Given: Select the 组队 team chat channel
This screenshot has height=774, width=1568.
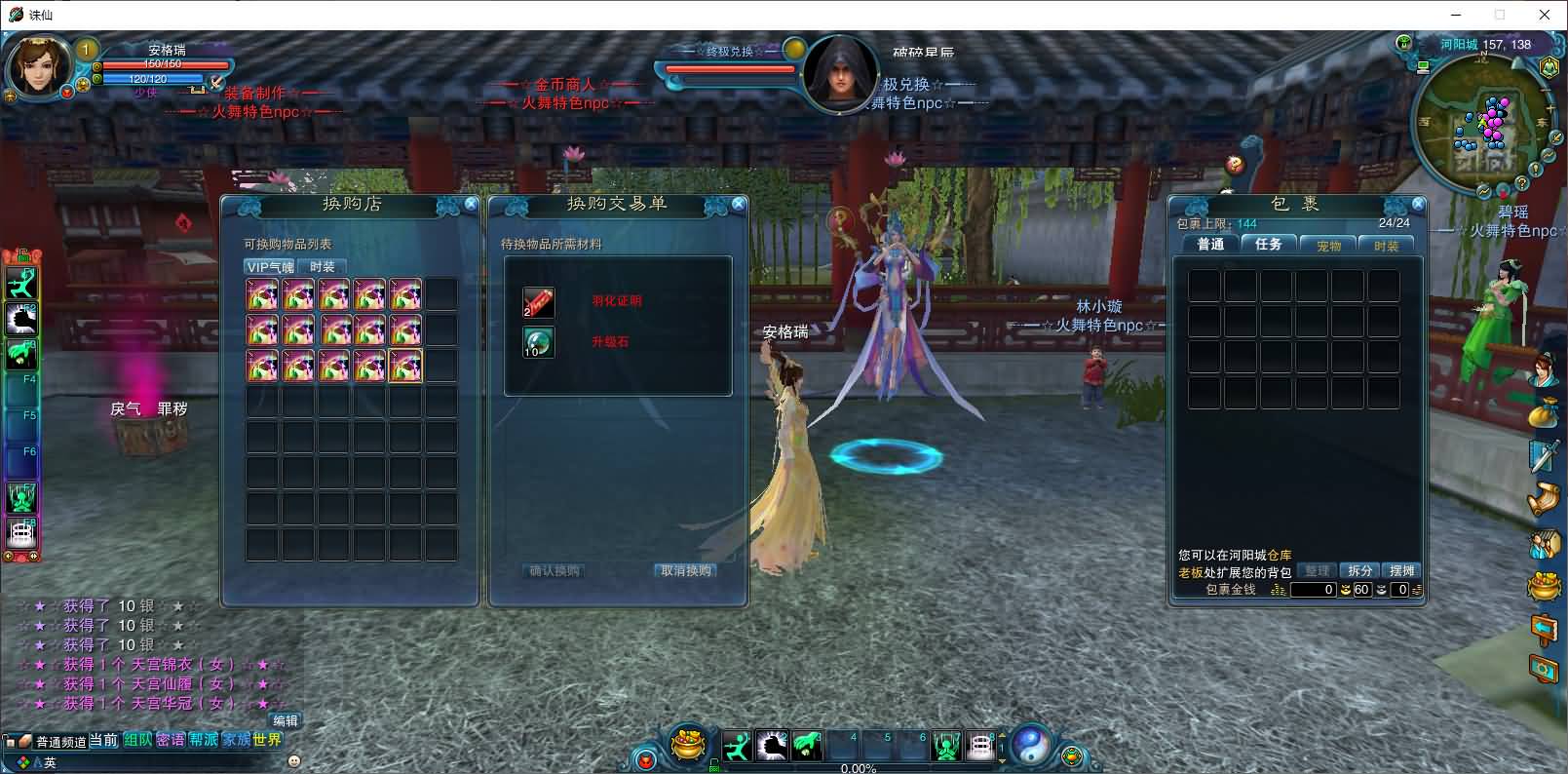Looking at the screenshot, I should (x=137, y=740).
